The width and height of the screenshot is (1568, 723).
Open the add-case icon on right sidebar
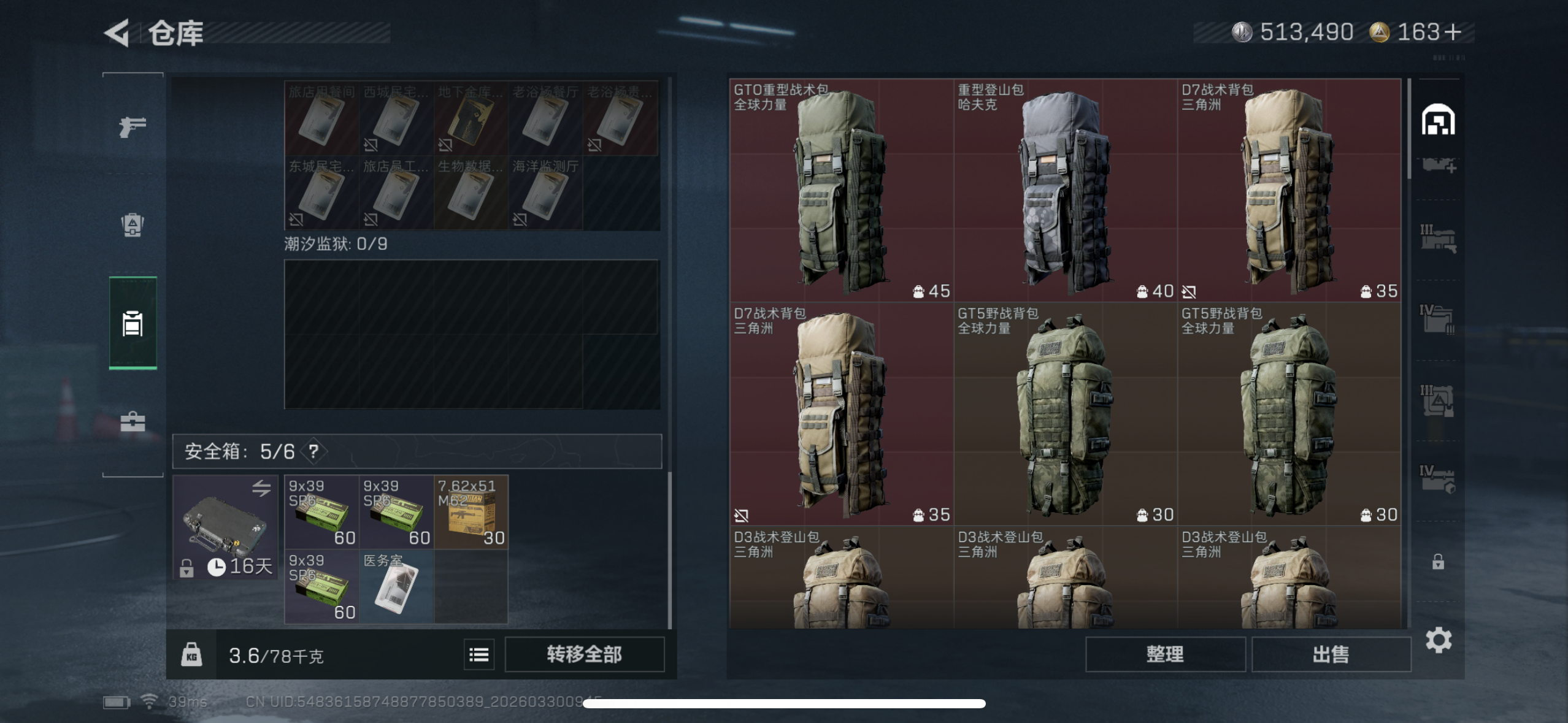point(1437,166)
